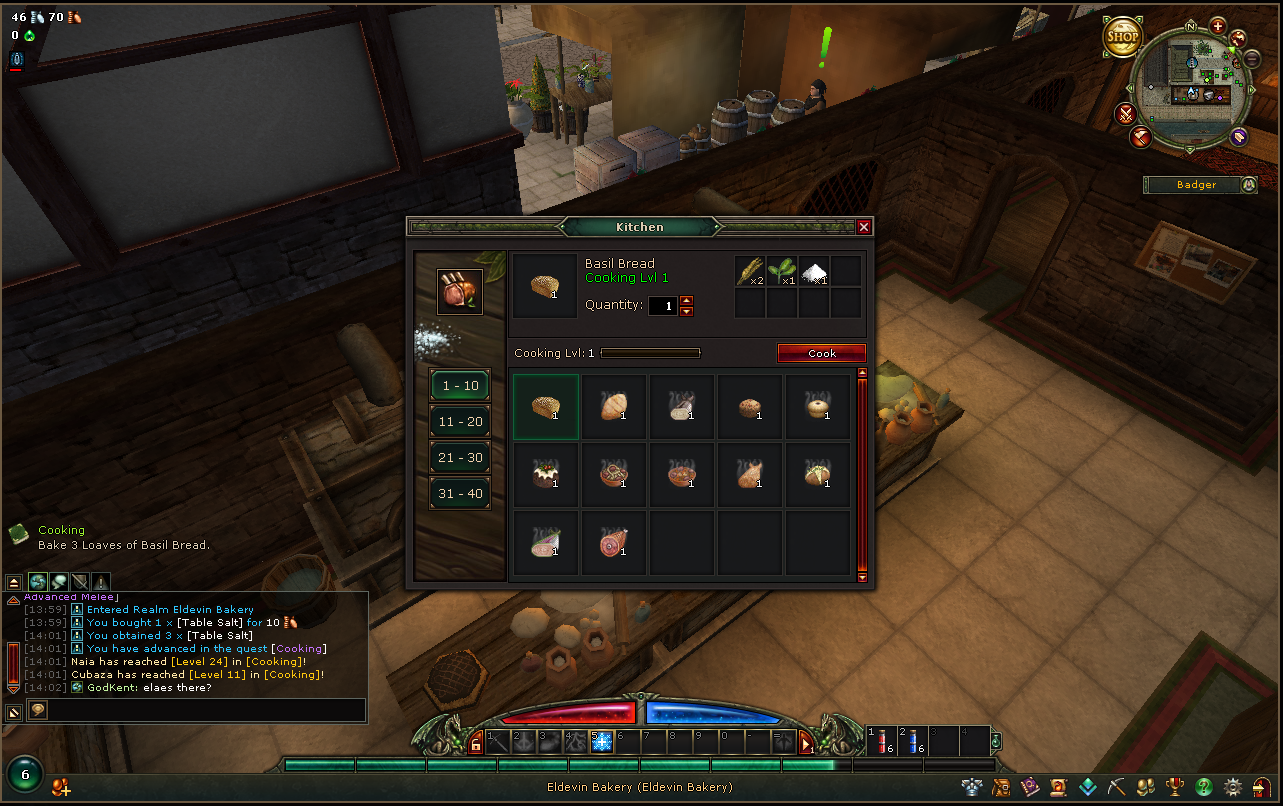Open the pickaxe professions icon
Image resolution: width=1286 pixels, height=806 pixels.
[1117, 787]
